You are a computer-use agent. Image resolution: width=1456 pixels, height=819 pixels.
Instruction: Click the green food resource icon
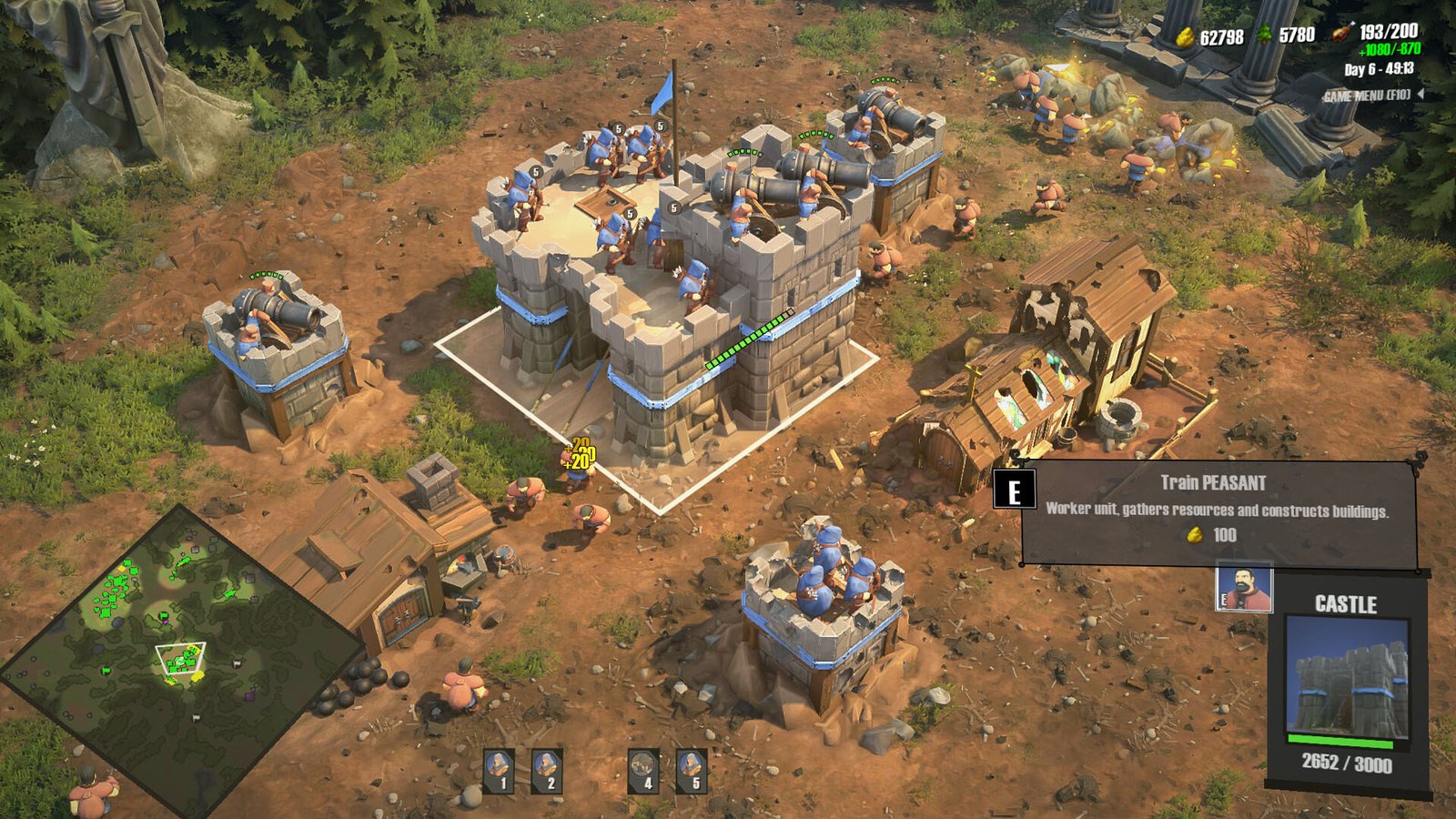[1265, 35]
